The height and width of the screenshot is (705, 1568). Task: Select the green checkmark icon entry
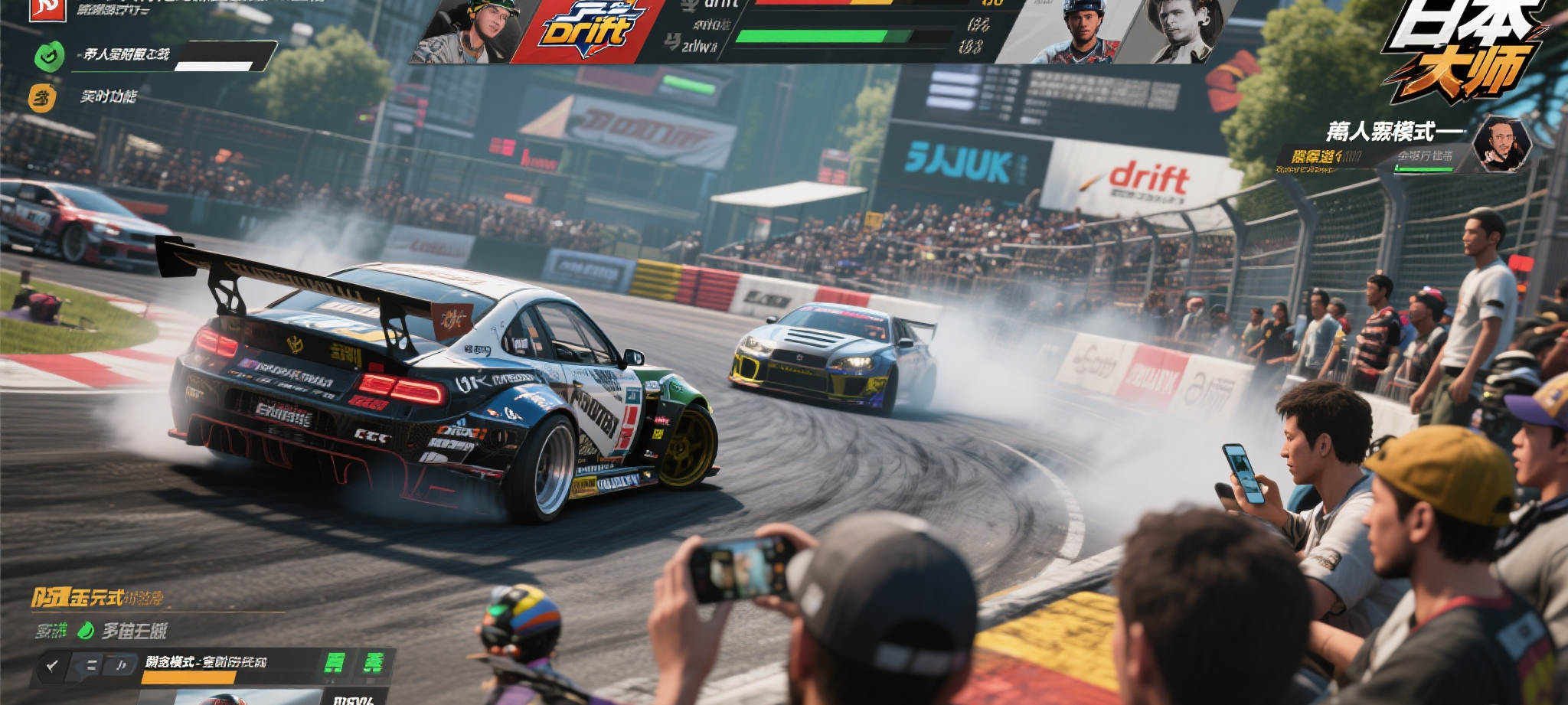pos(49,57)
